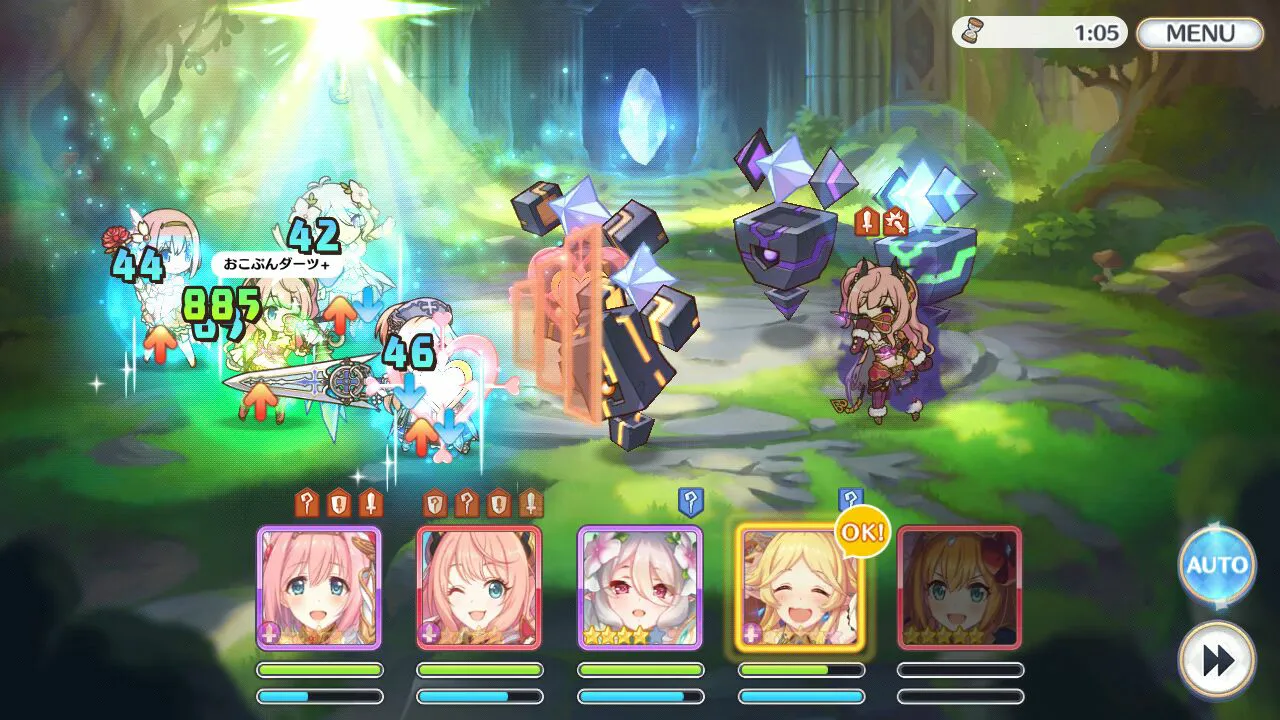Toggle the AUTO battle button

point(1216,565)
